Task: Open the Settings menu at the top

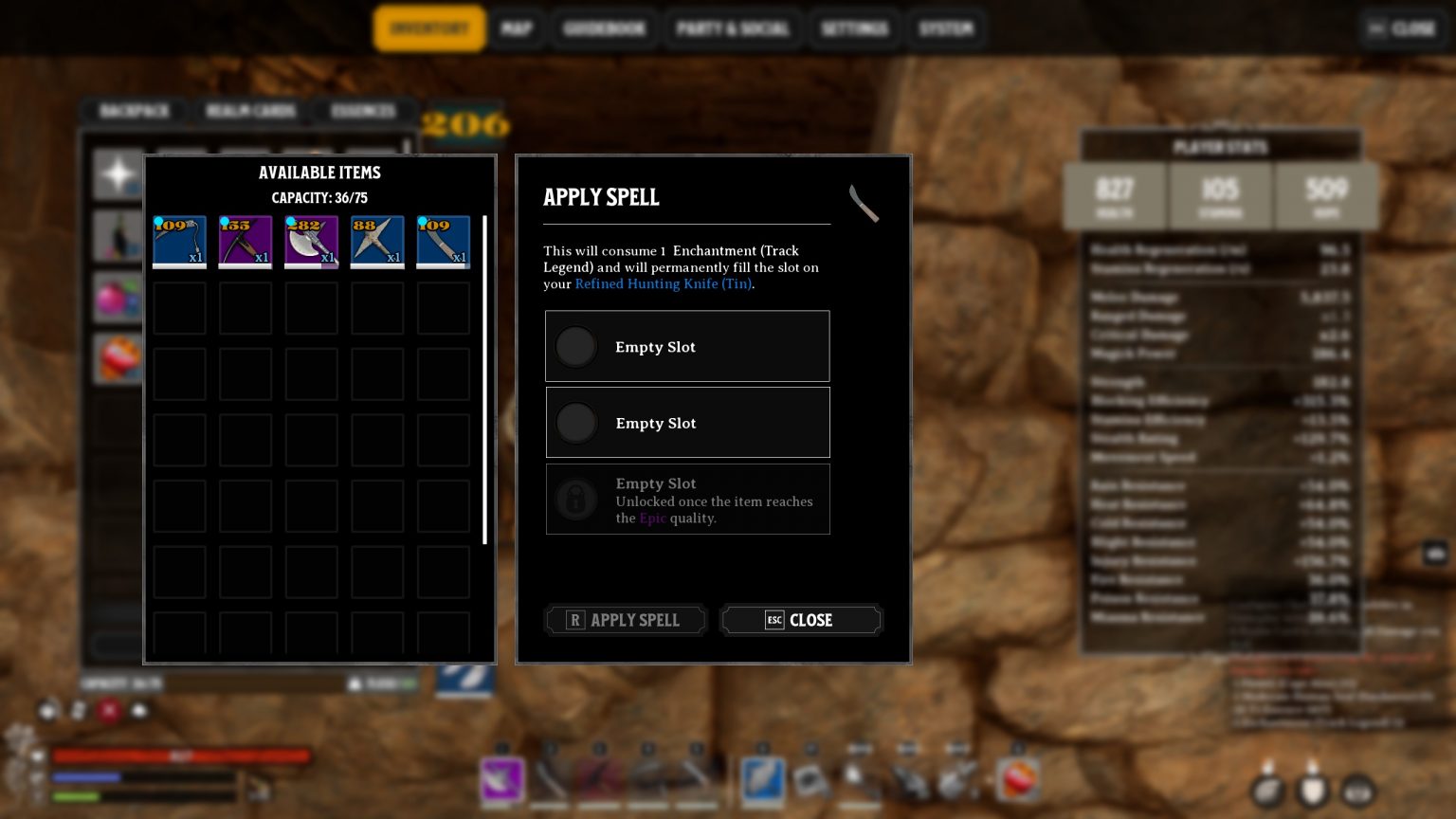Action: coord(854,27)
